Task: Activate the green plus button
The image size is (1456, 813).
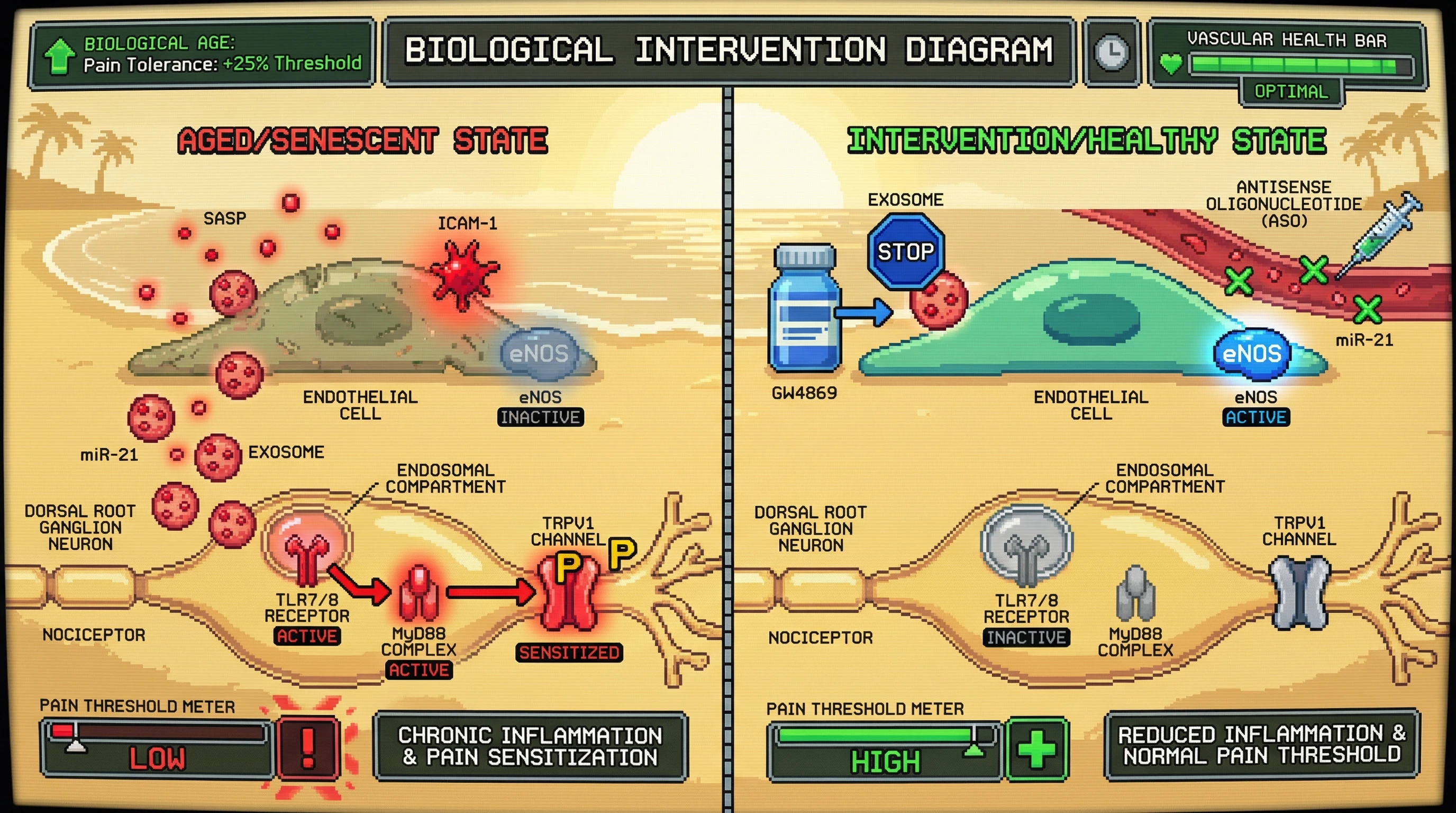Action: [x=1036, y=749]
